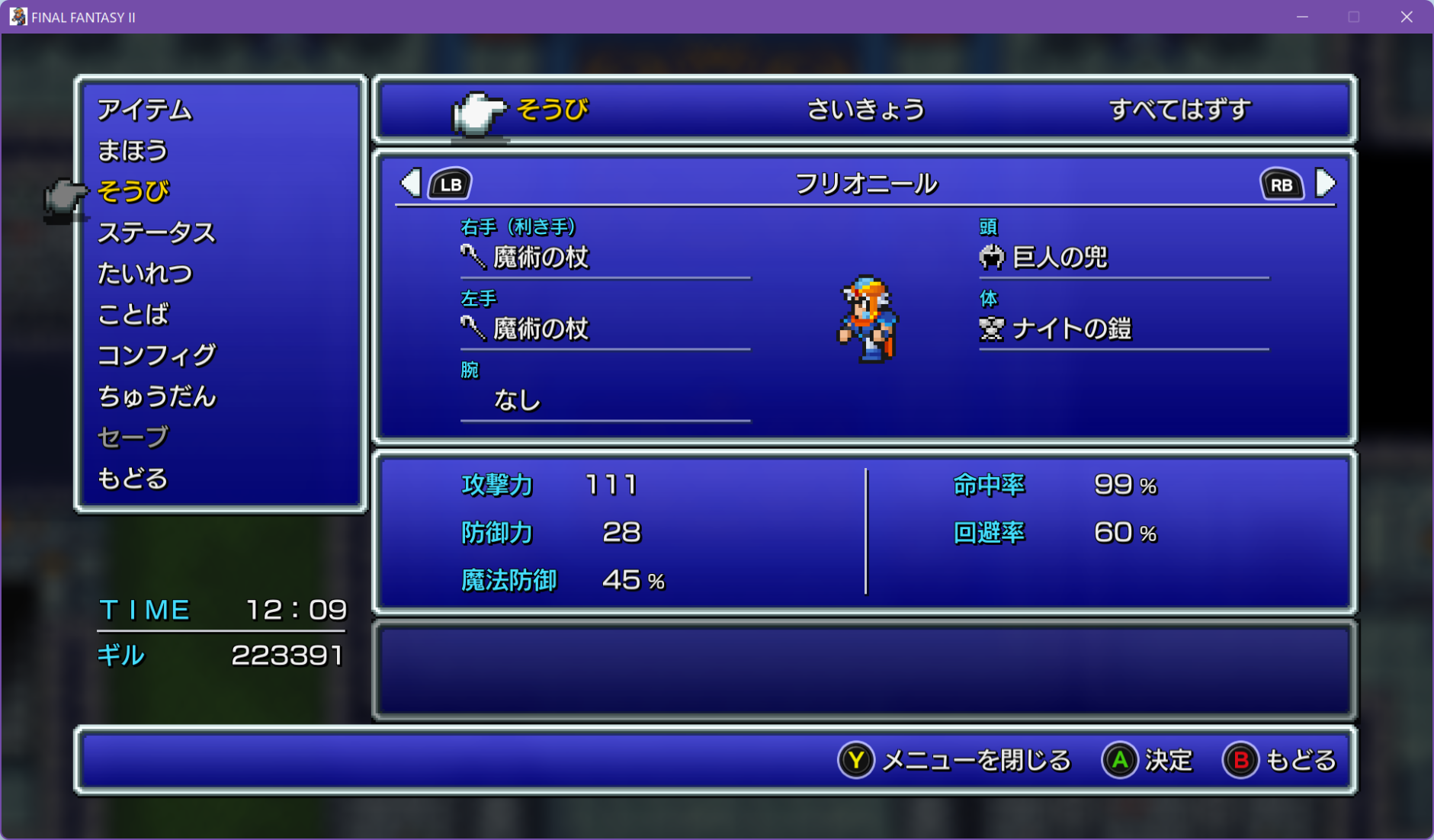Choose さいきょう auto-equip option
The width and height of the screenshot is (1434, 840).
[x=865, y=110]
